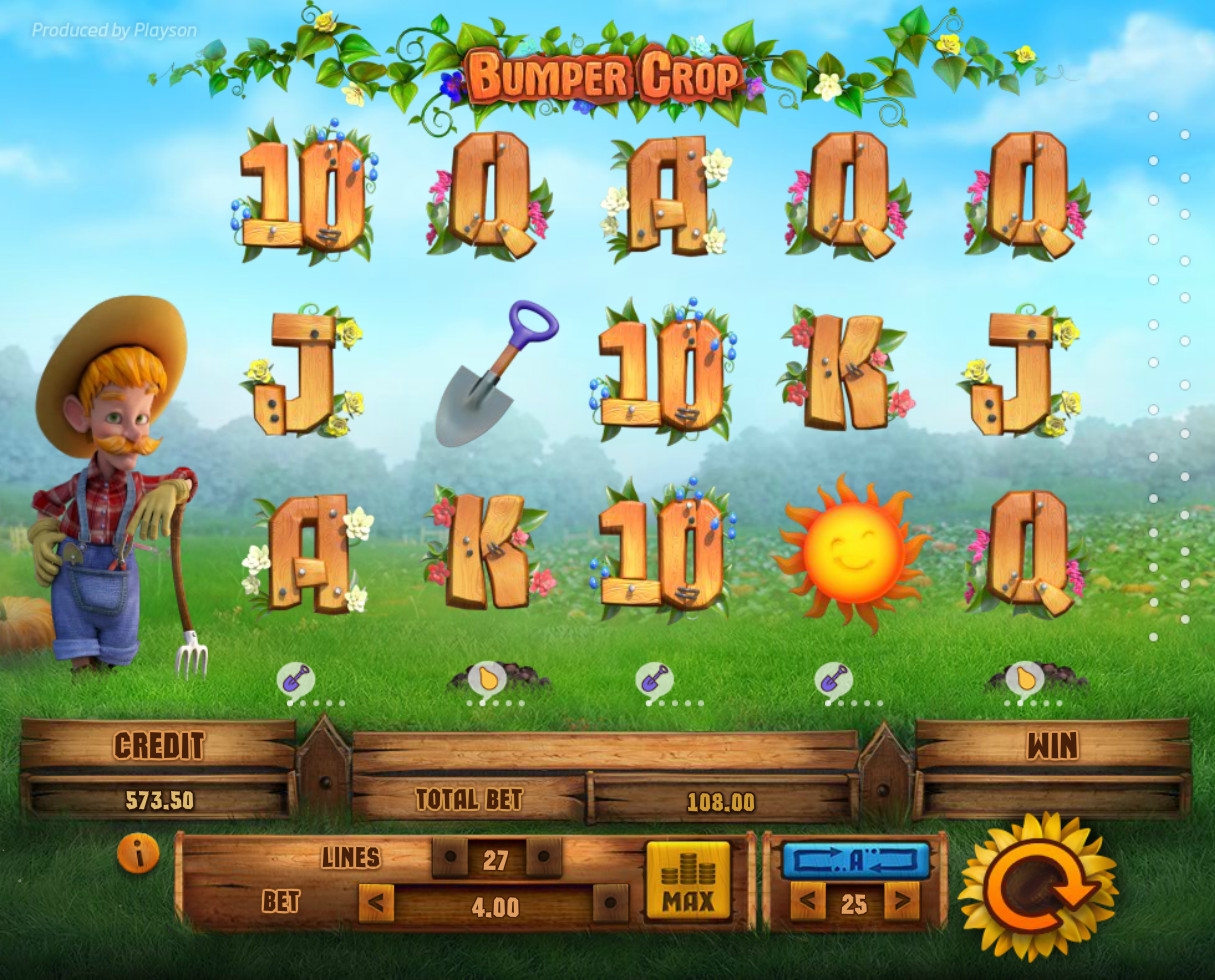
Task: Spin the reels with the sunflower button
Action: tap(1037, 885)
